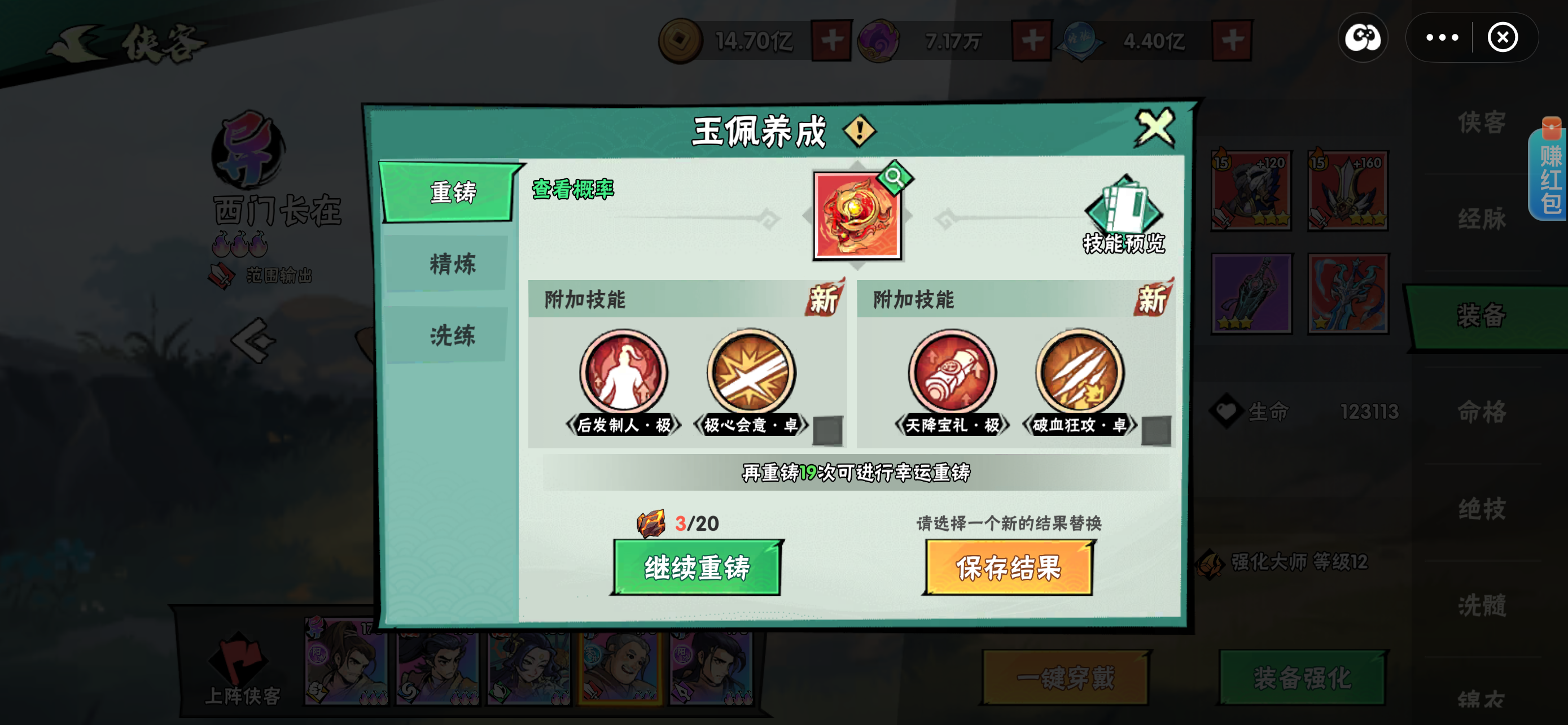Expand the blue currency with its plus button
The image size is (1568, 725).
pos(1234,40)
